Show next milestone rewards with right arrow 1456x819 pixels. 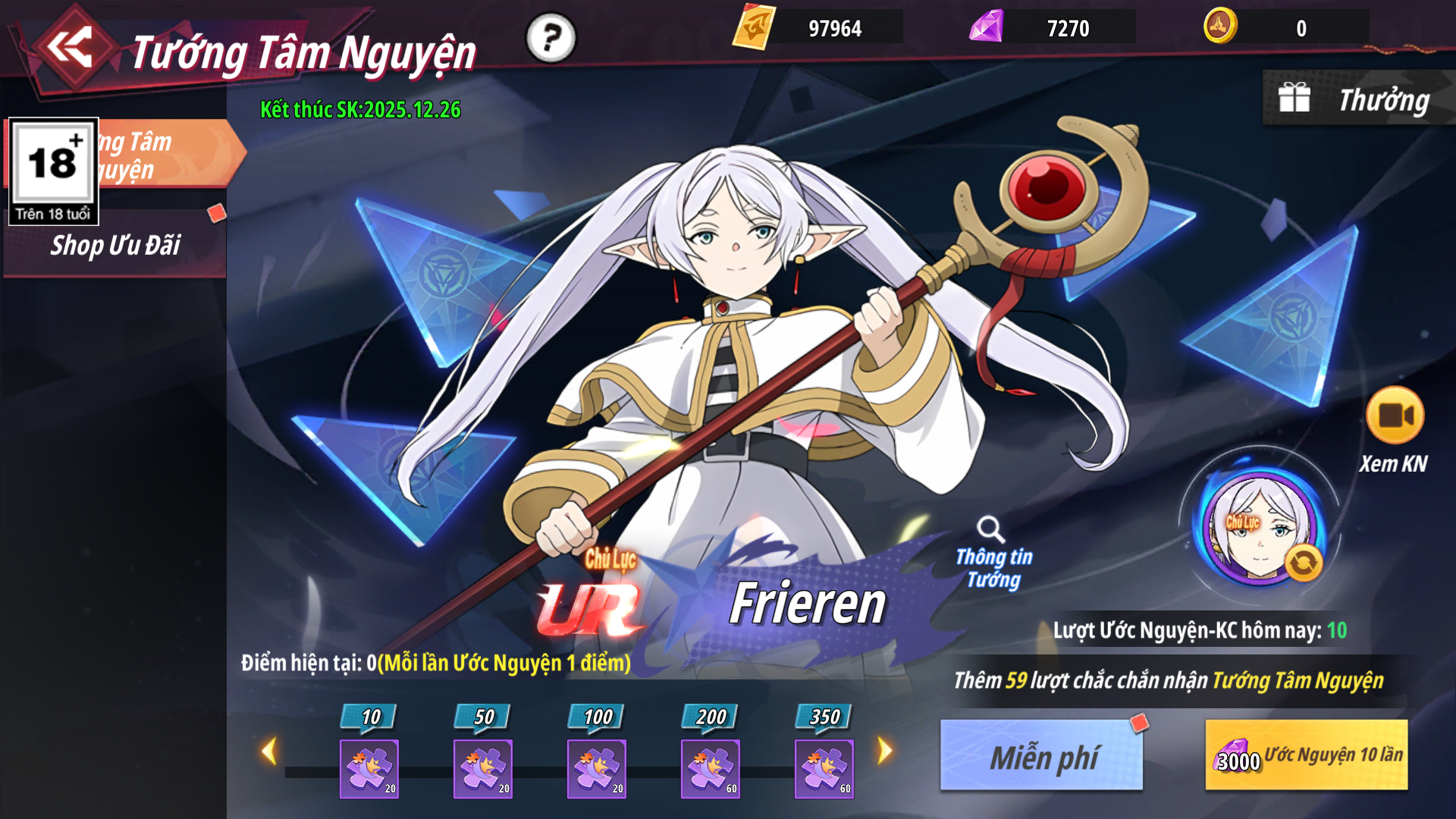(x=885, y=752)
